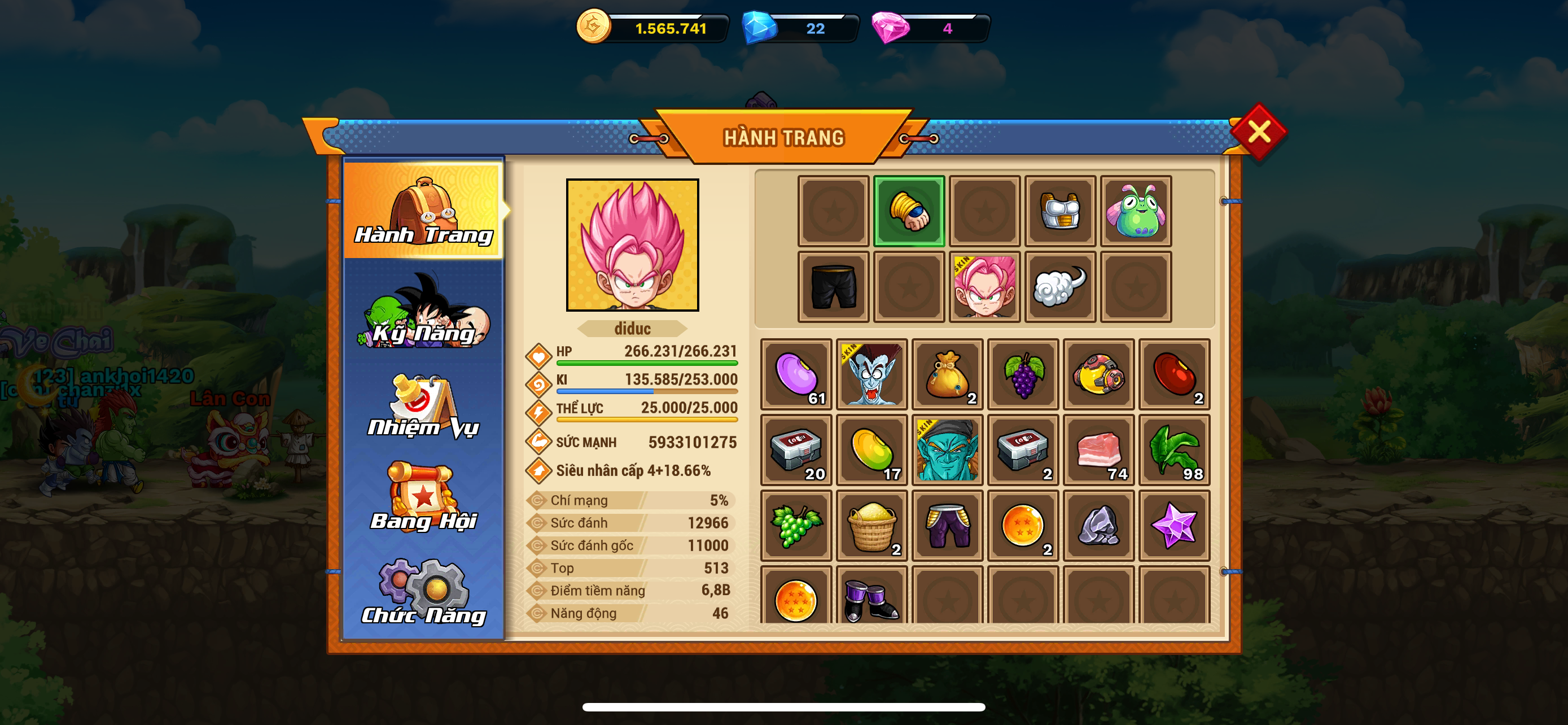Select the green bug pet slot

pyautogui.click(x=1135, y=211)
